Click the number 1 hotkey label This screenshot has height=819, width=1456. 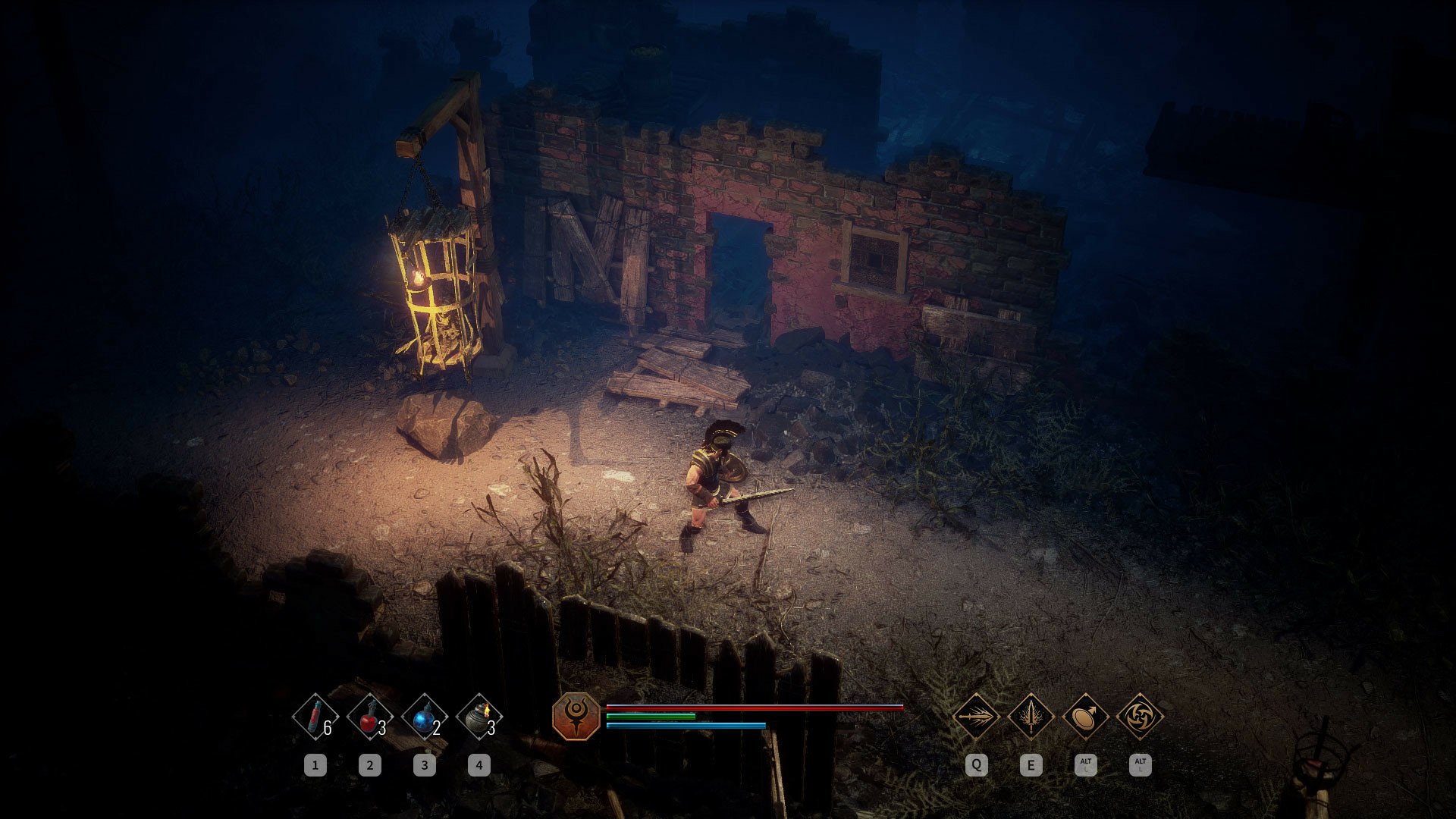(315, 764)
